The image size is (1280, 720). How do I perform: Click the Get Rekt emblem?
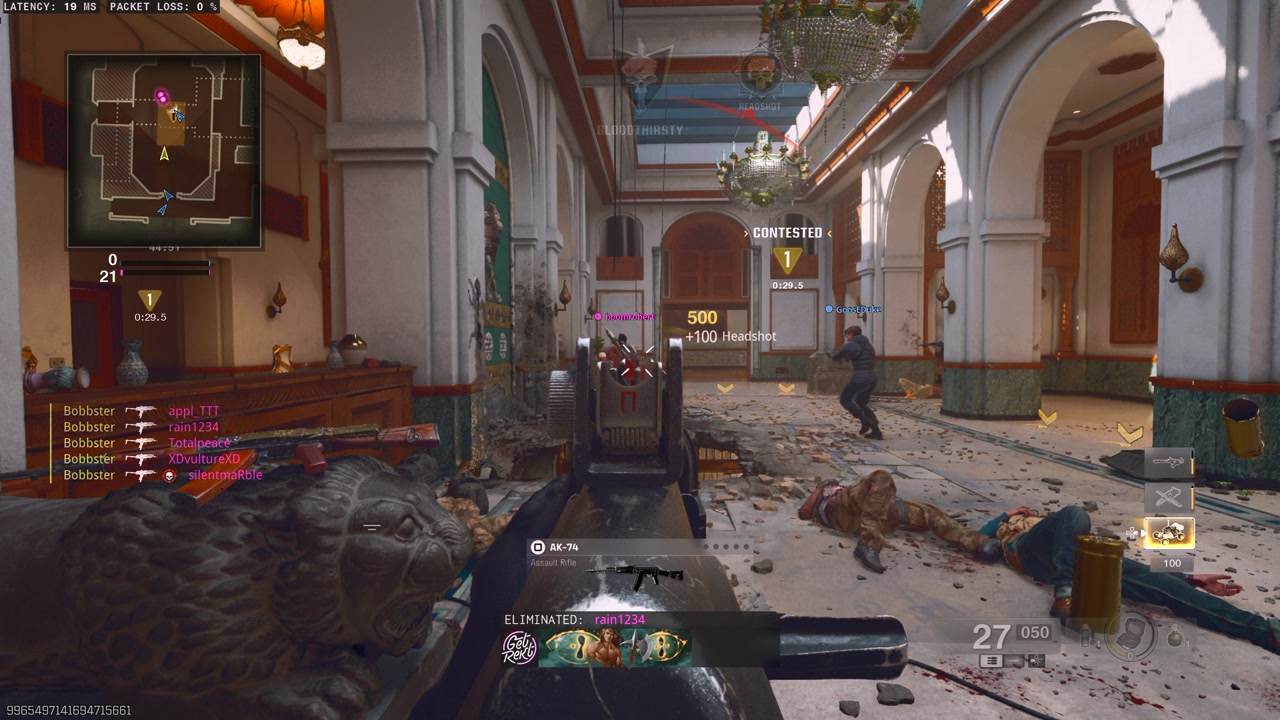click(x=519, y=648)
